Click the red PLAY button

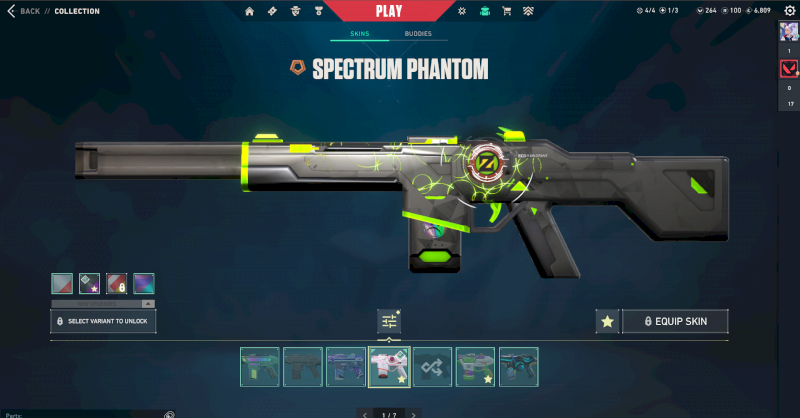pyautogui.click(x=389, y=11)
